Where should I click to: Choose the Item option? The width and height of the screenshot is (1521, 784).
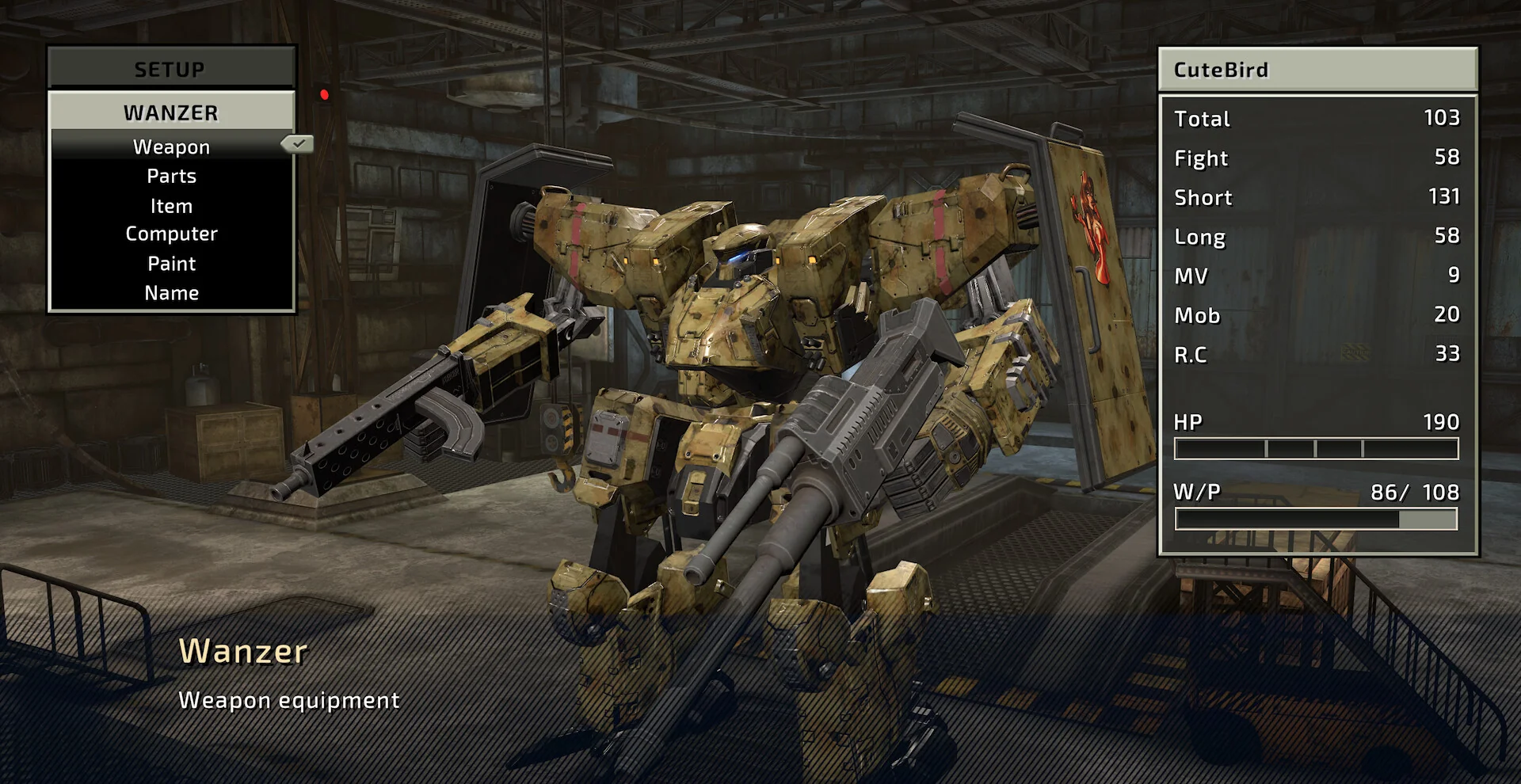coord(171,206)
